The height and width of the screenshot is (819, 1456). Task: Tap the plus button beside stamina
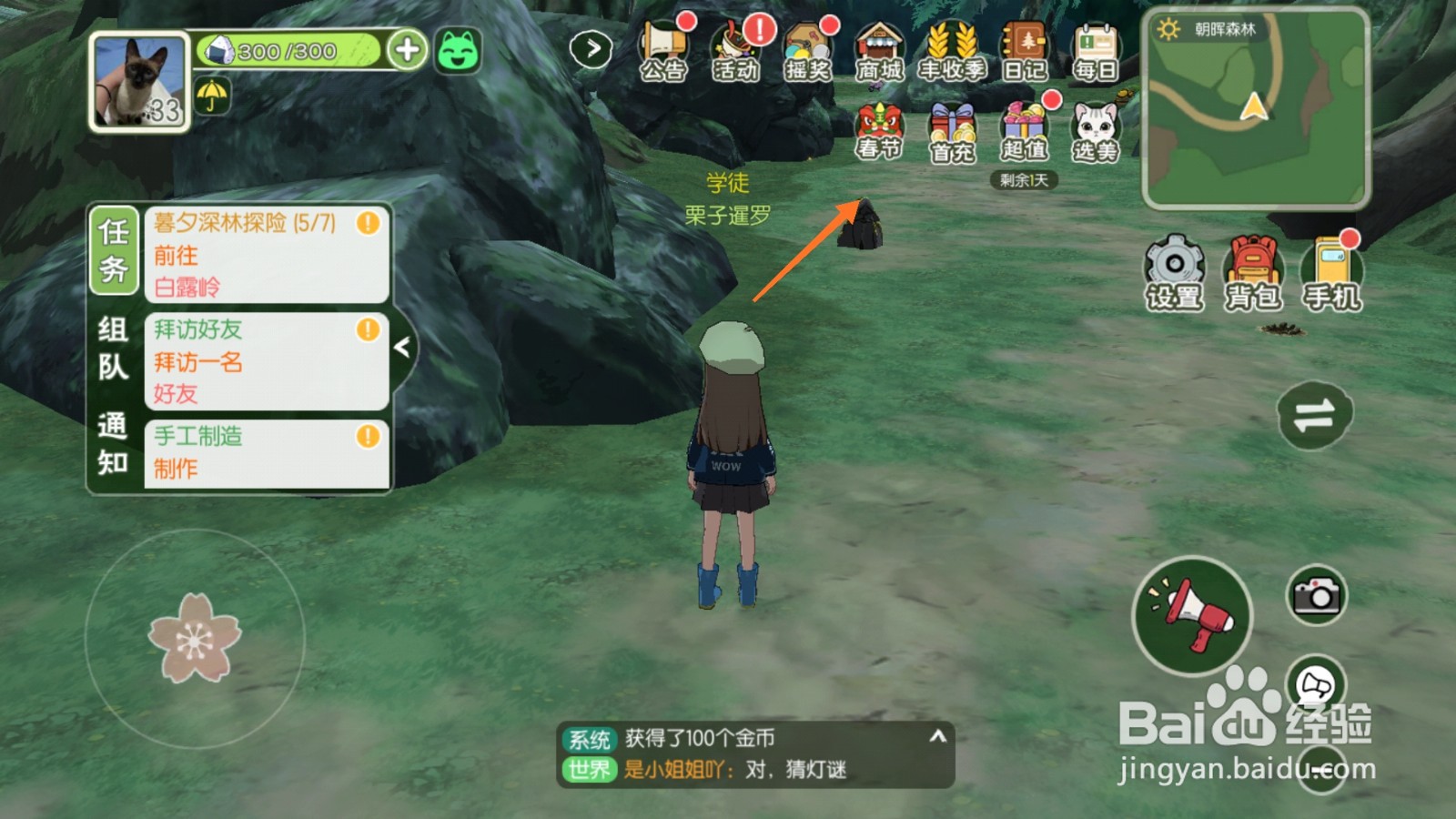pos(407,50)
